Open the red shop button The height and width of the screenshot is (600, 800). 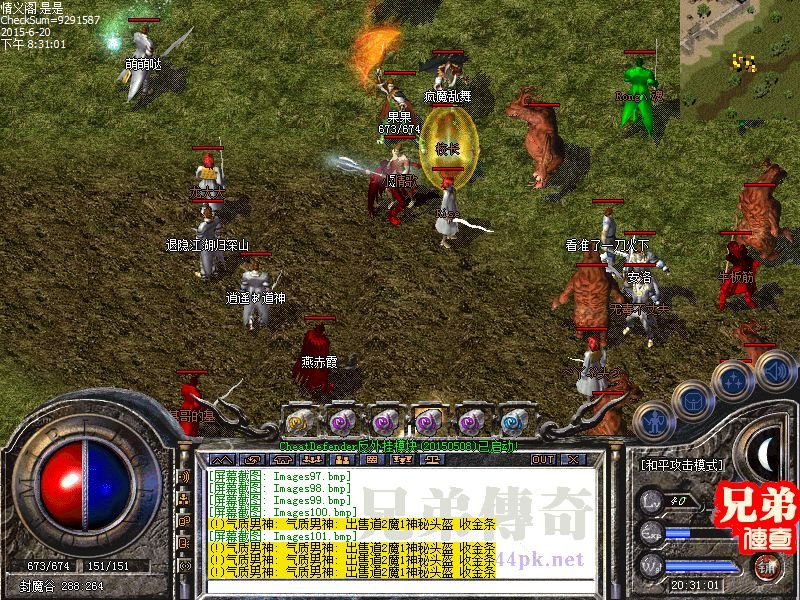(768, 567)
